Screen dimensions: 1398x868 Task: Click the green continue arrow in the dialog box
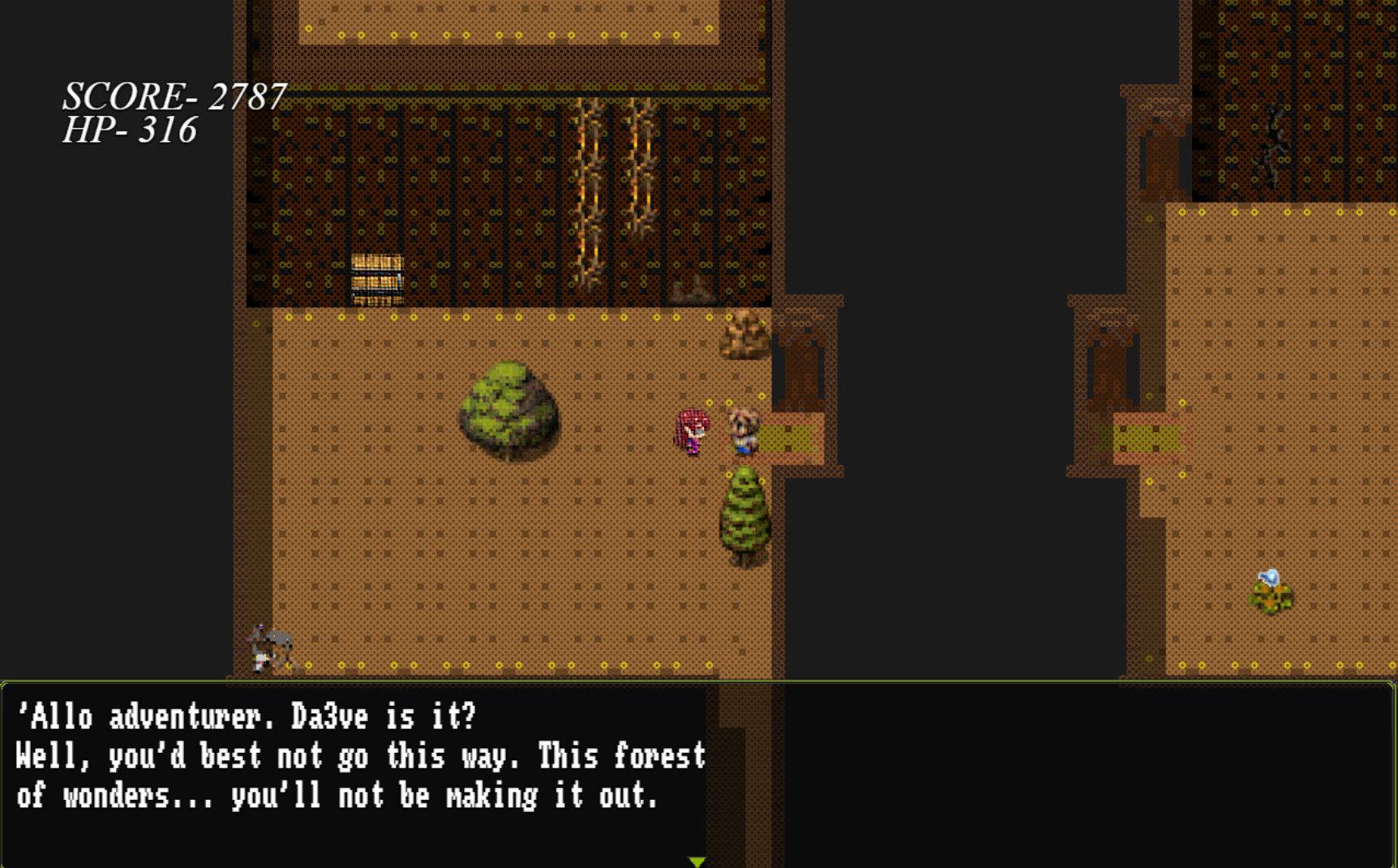coord(696,861)
